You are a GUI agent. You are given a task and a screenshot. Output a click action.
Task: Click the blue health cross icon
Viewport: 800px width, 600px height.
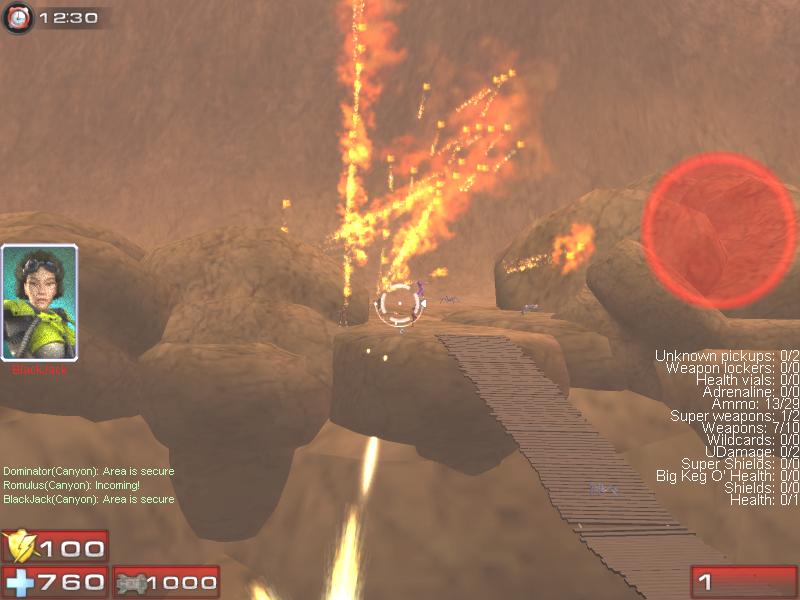click(x=19, y=581)
